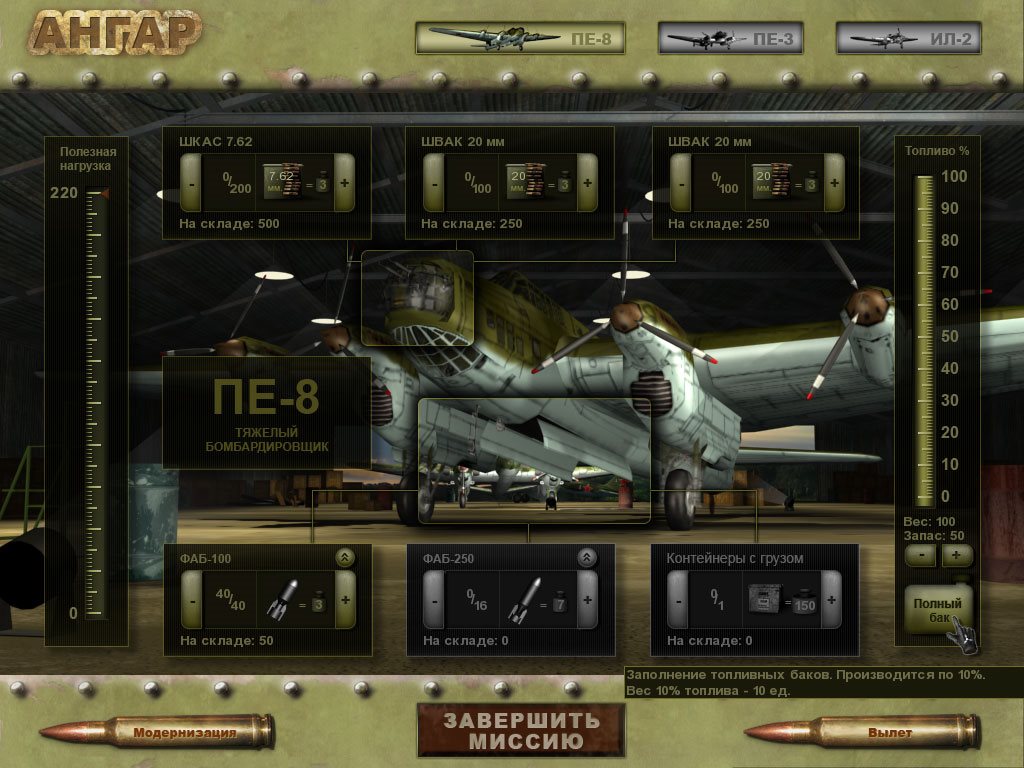Click Завершить миссию to end mission
Viewport: 1024px width, 768px height.
[521, 731]
